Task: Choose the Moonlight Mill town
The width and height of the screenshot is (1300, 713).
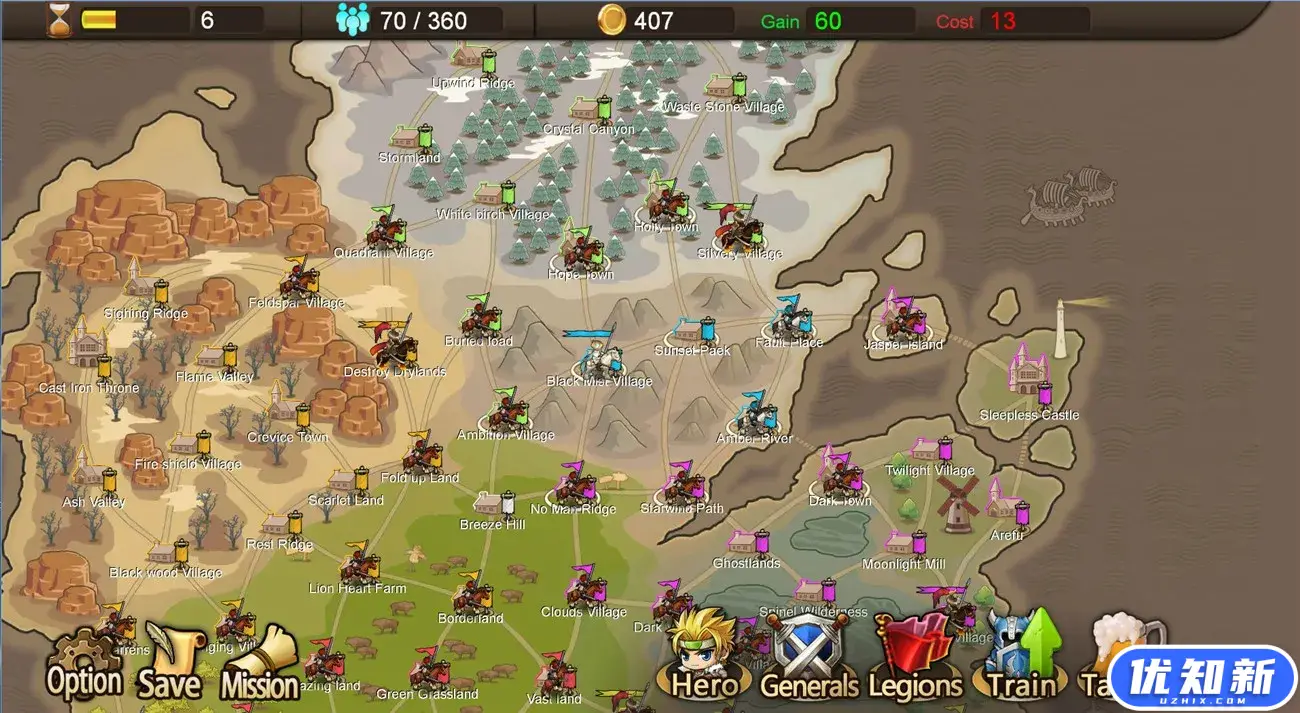Action: pyautogui.click(x=903, y=543)
